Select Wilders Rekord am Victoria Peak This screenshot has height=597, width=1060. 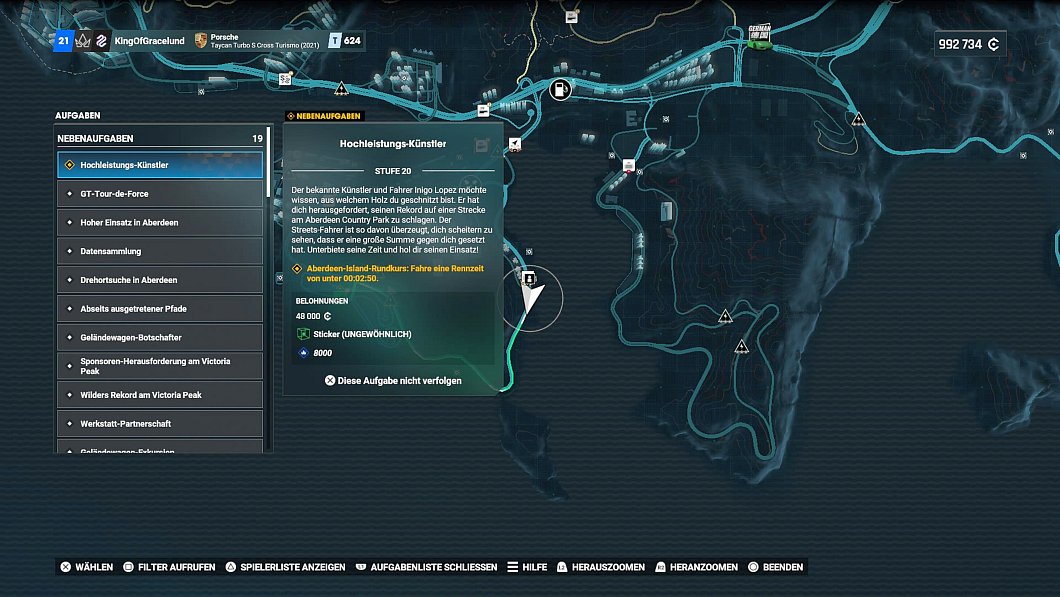160,395
